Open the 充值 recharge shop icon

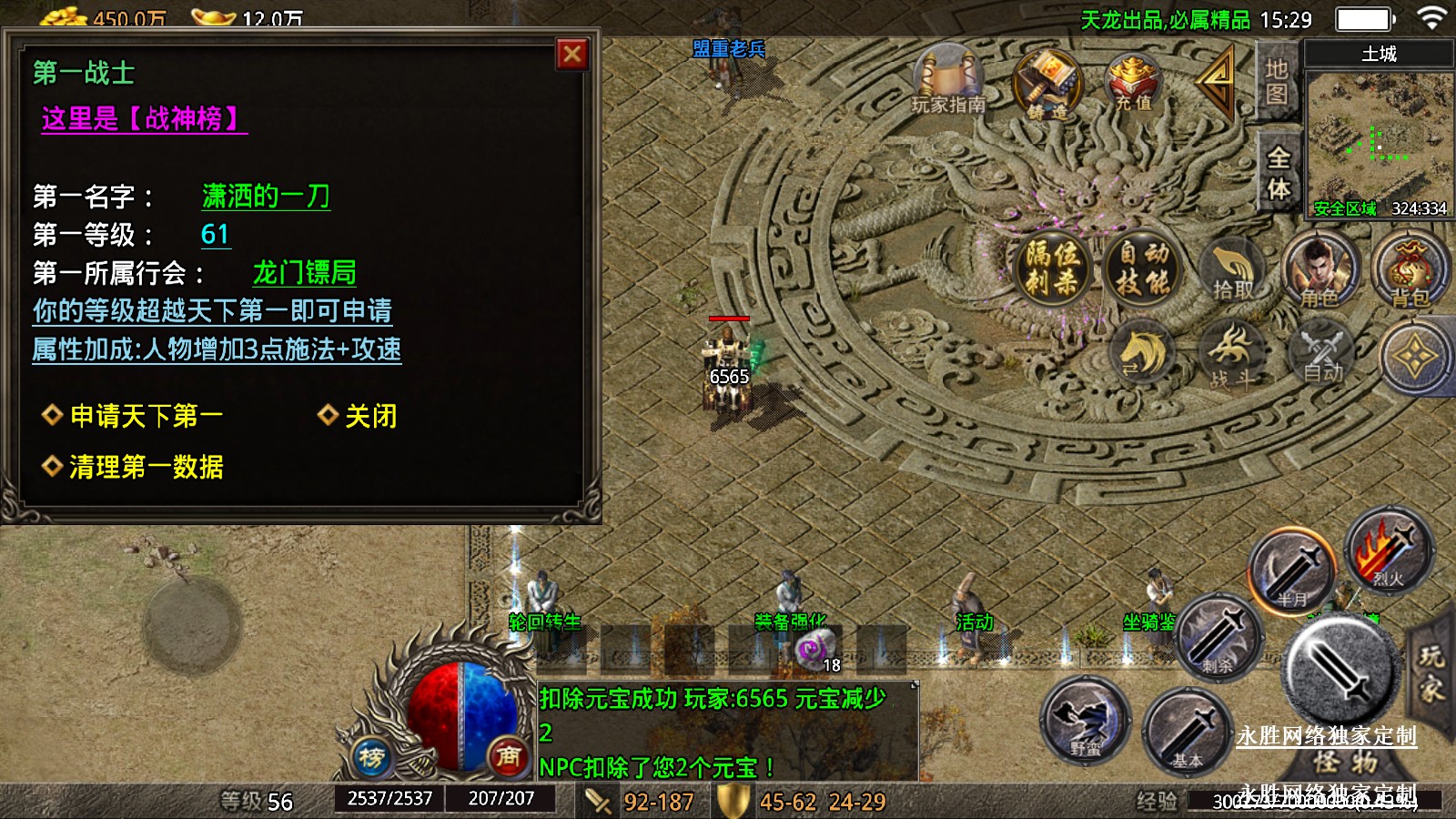click(1134, 82)
